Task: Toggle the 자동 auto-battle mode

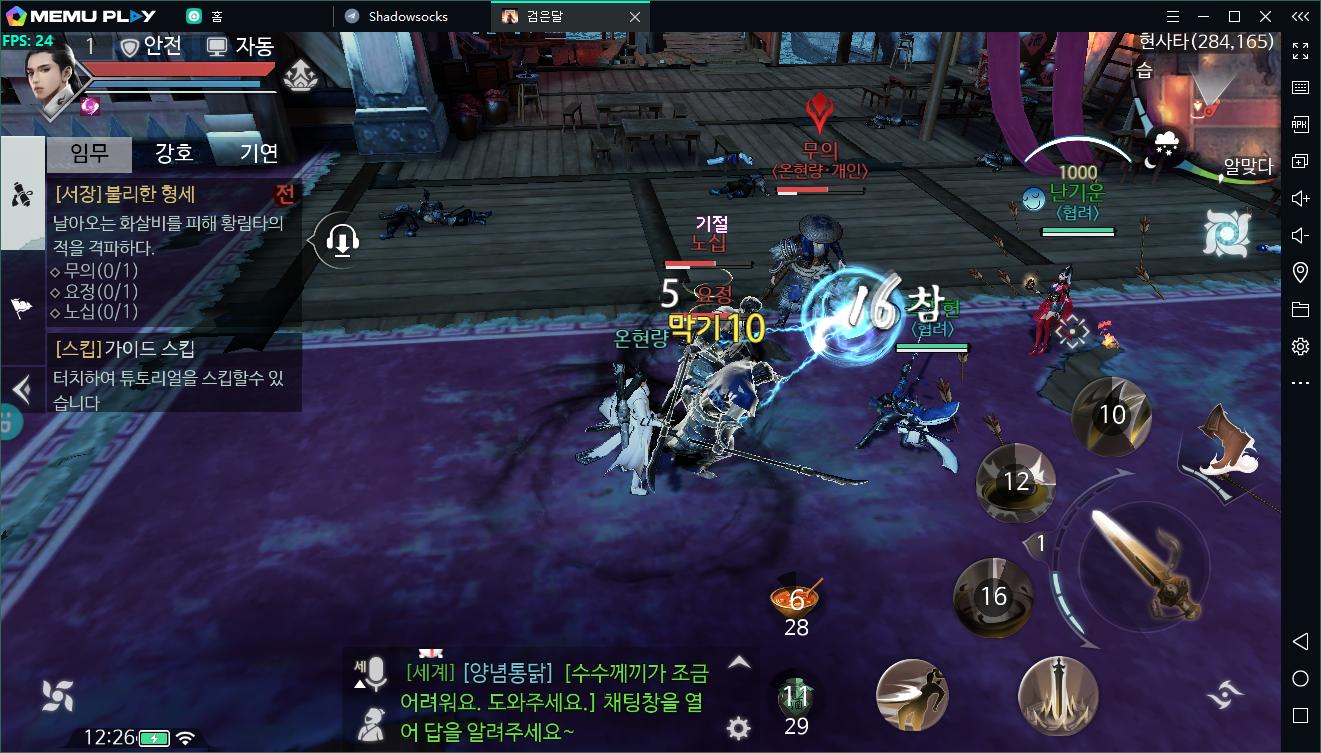Action: point(240,46)
